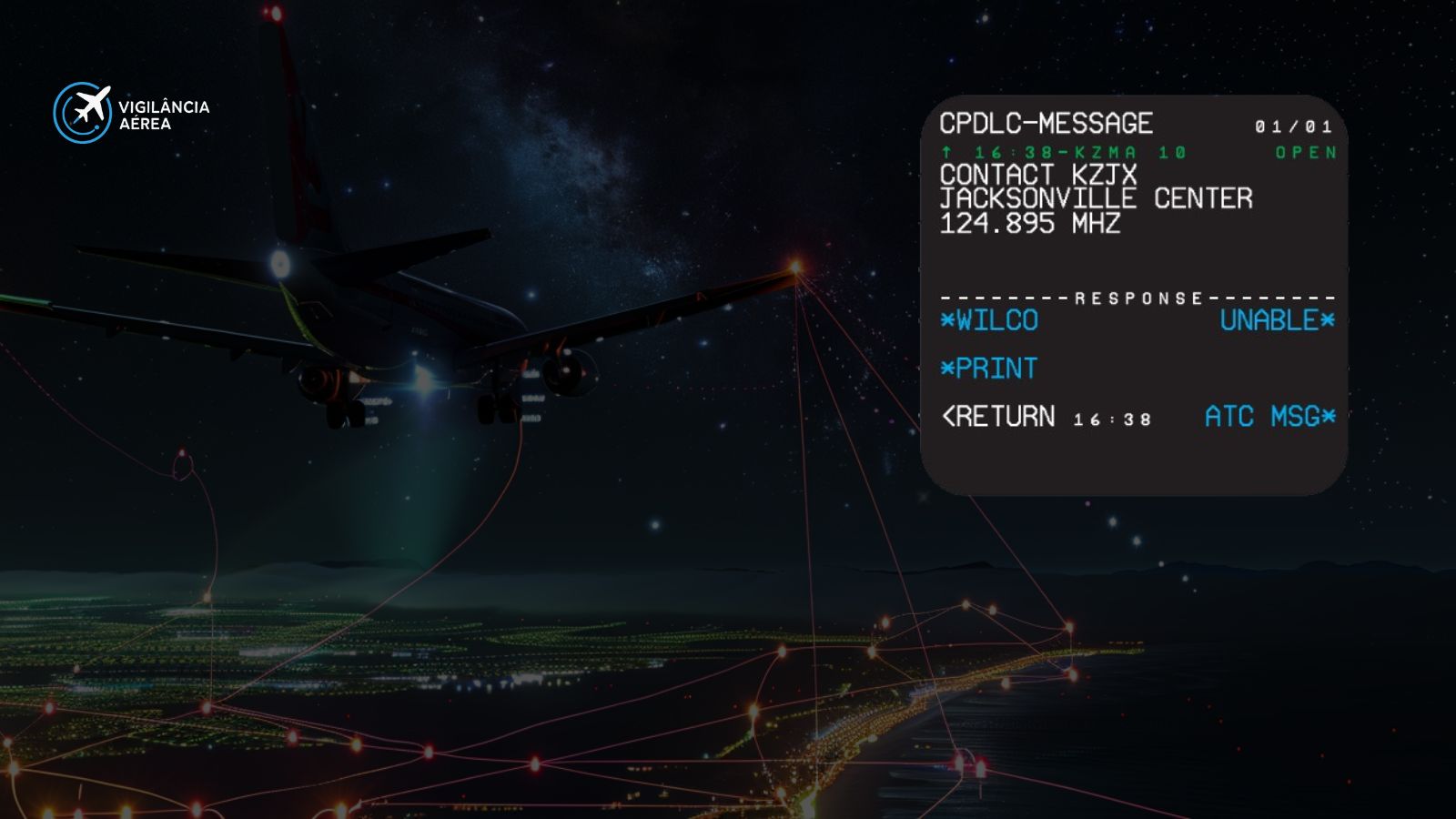Viewport: 1456px width, 819px height.
Task: Click the PRINT line select star
Action: click(x=948, y=369)
